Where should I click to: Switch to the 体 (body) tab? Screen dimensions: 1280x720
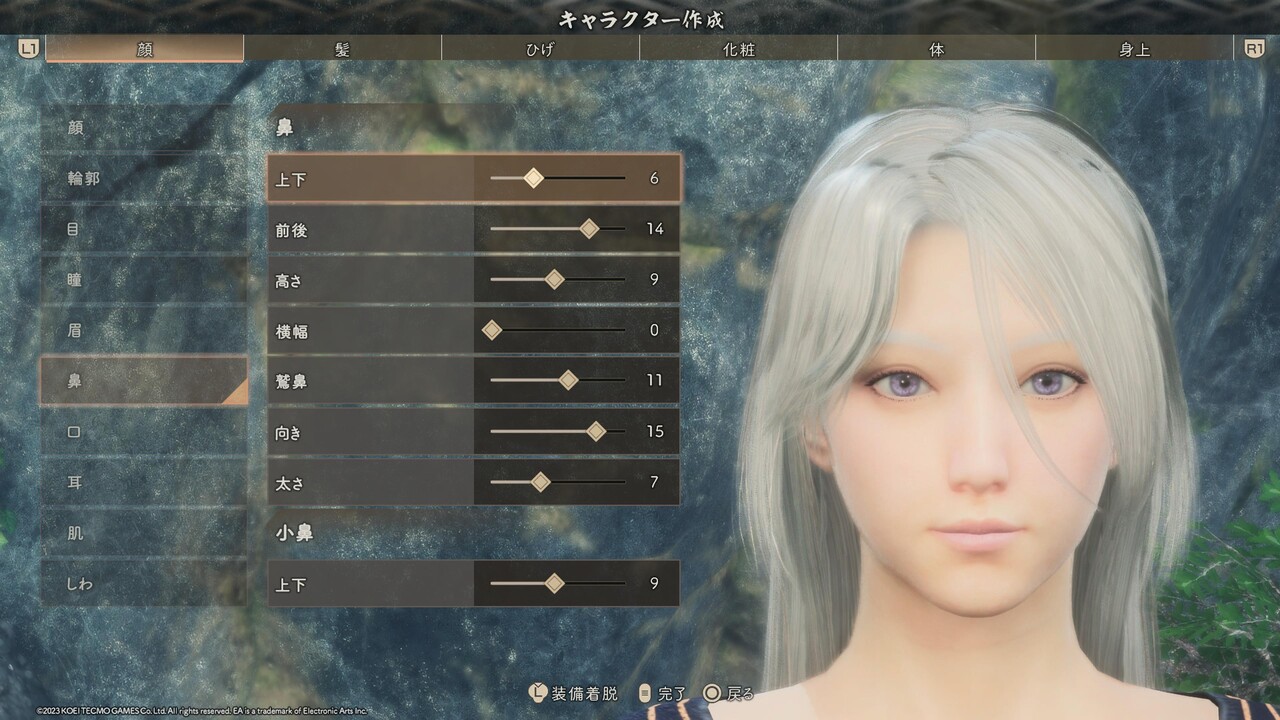point(936,49)
